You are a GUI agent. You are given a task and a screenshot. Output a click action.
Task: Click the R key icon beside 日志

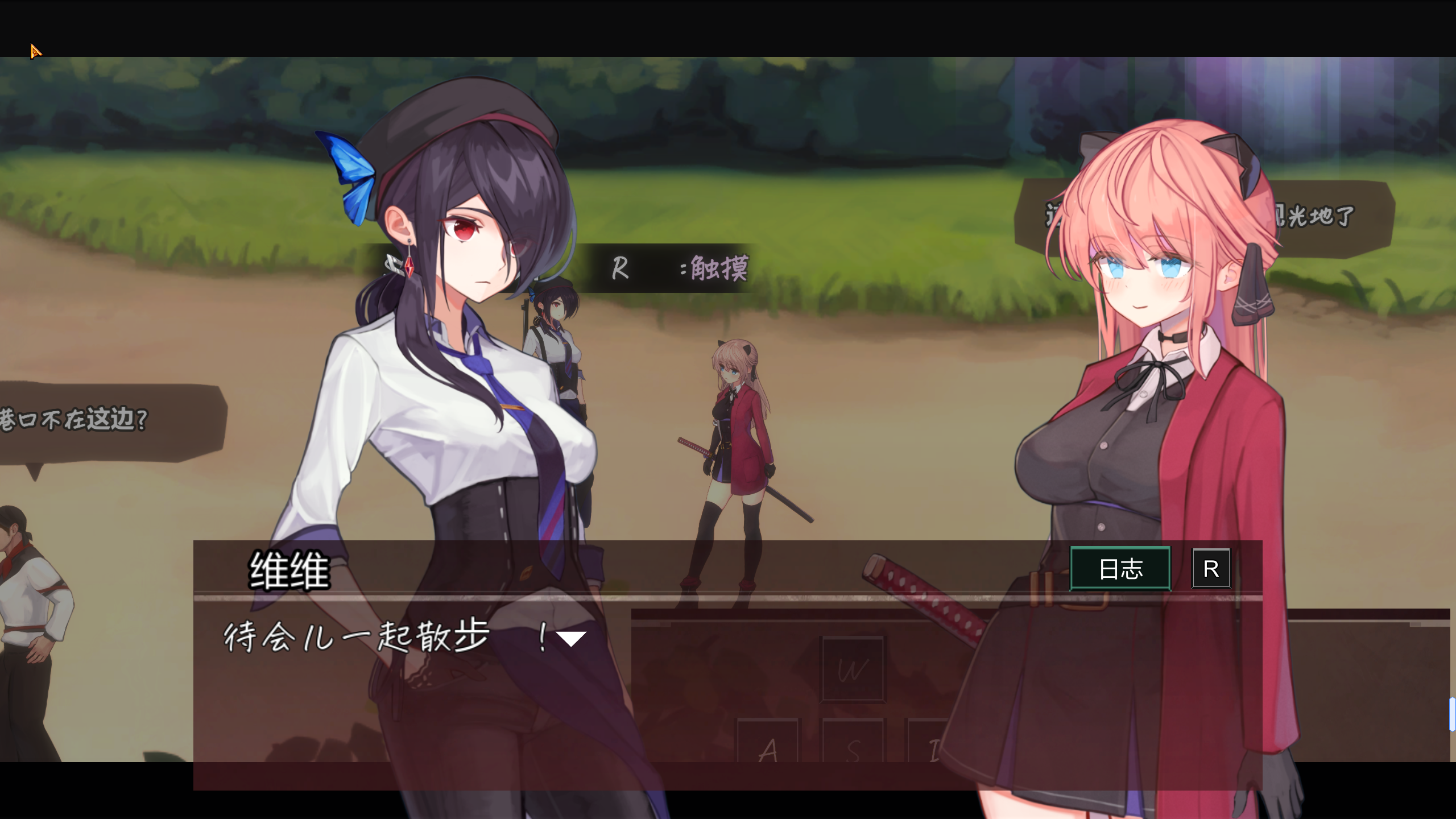(1211, 569)
